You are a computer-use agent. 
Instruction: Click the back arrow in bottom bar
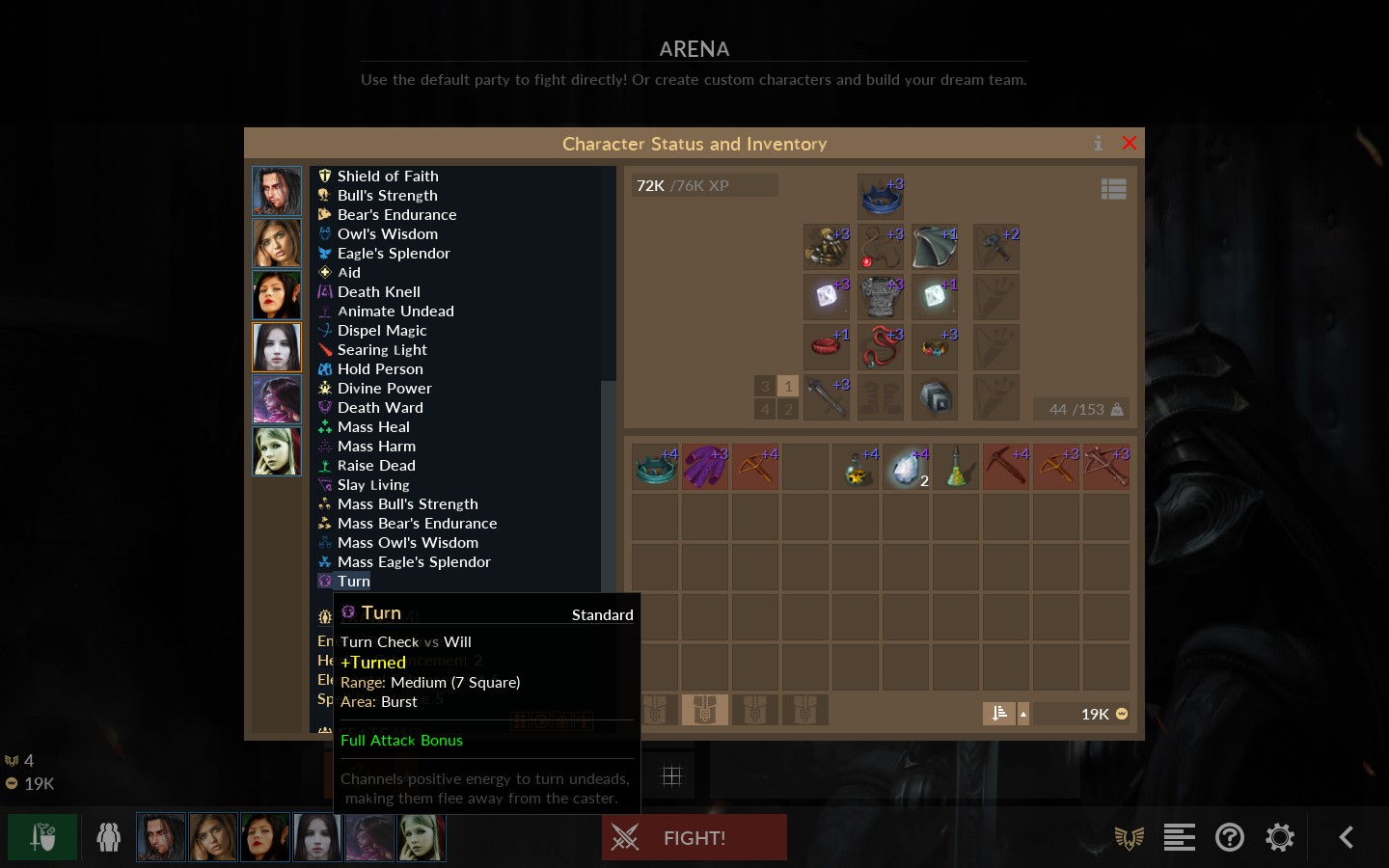[1347, 837]
